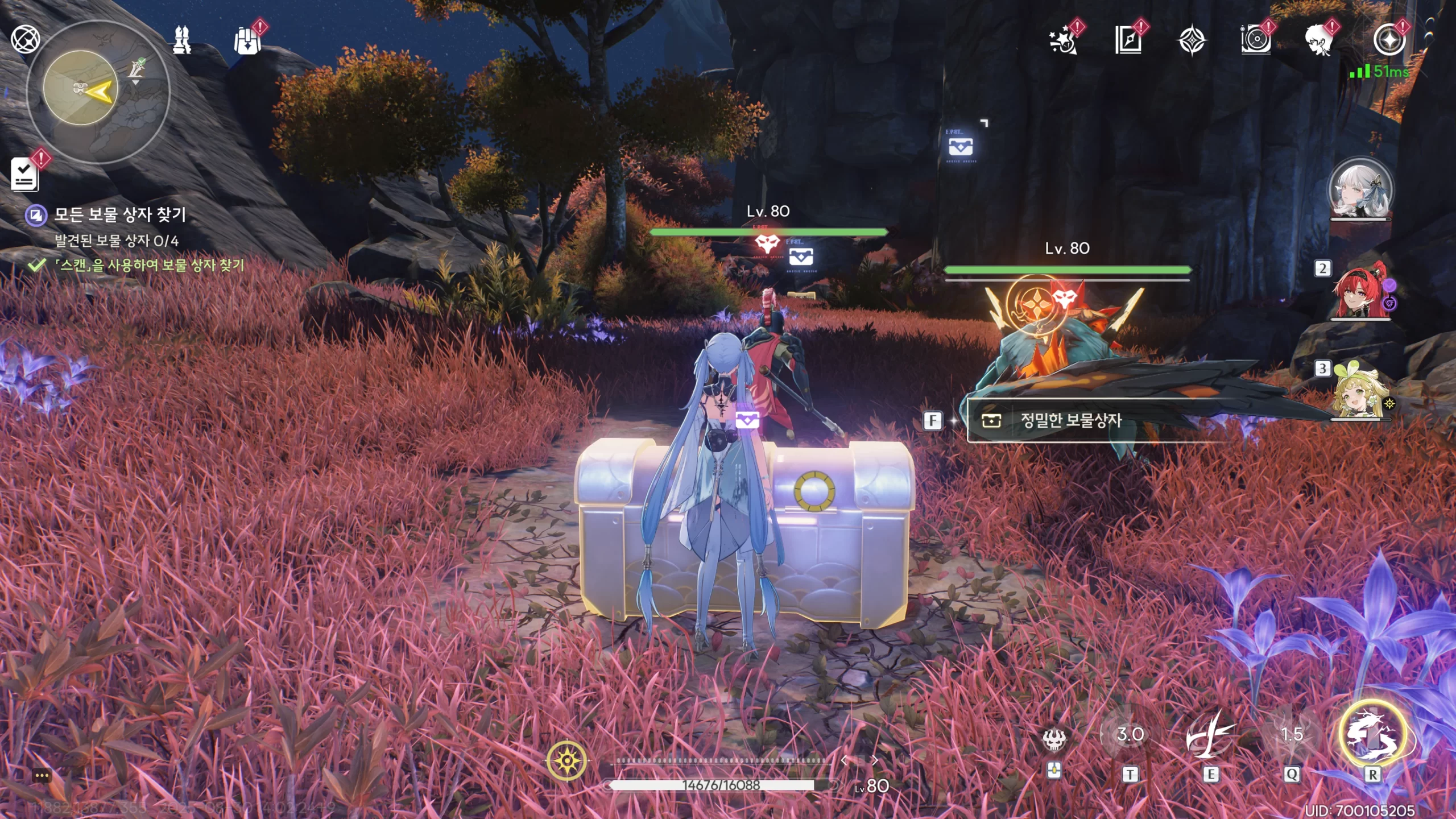This screenshot has height=819, width=1456.
Task: Open the chat bubble icon
Action: coord(42,776)
